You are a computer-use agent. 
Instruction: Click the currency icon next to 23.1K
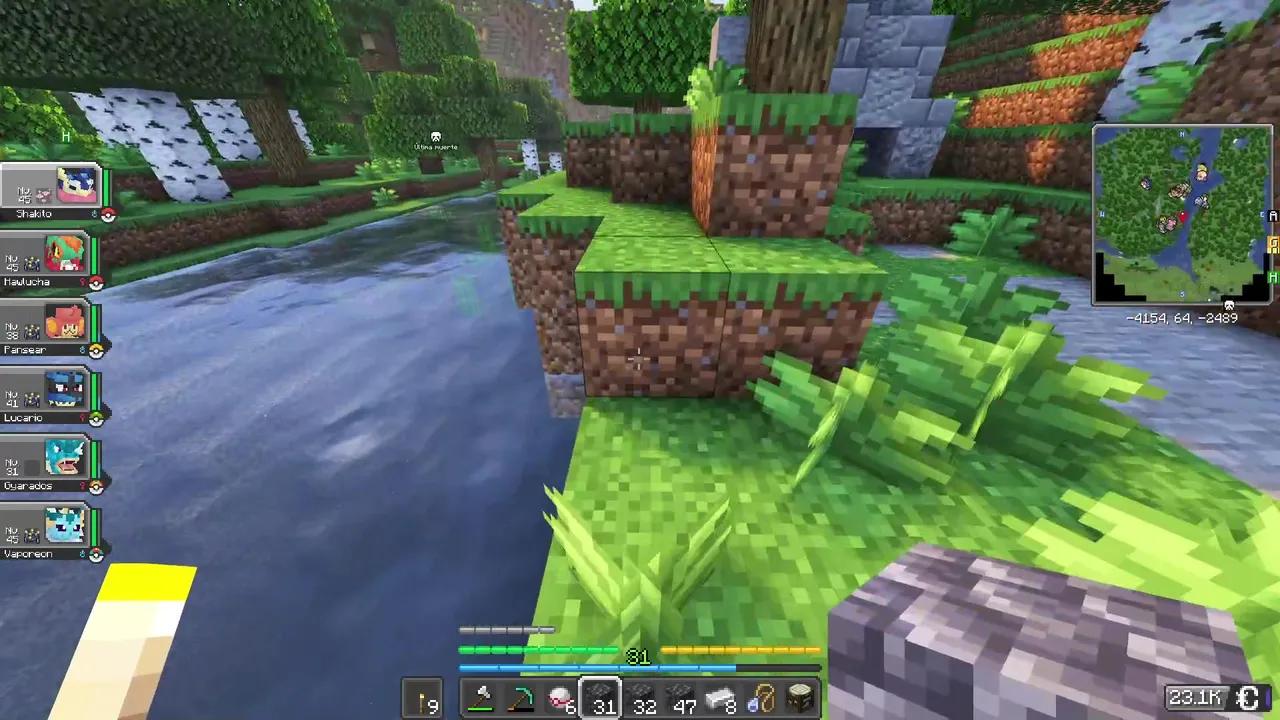[1249, 698]
